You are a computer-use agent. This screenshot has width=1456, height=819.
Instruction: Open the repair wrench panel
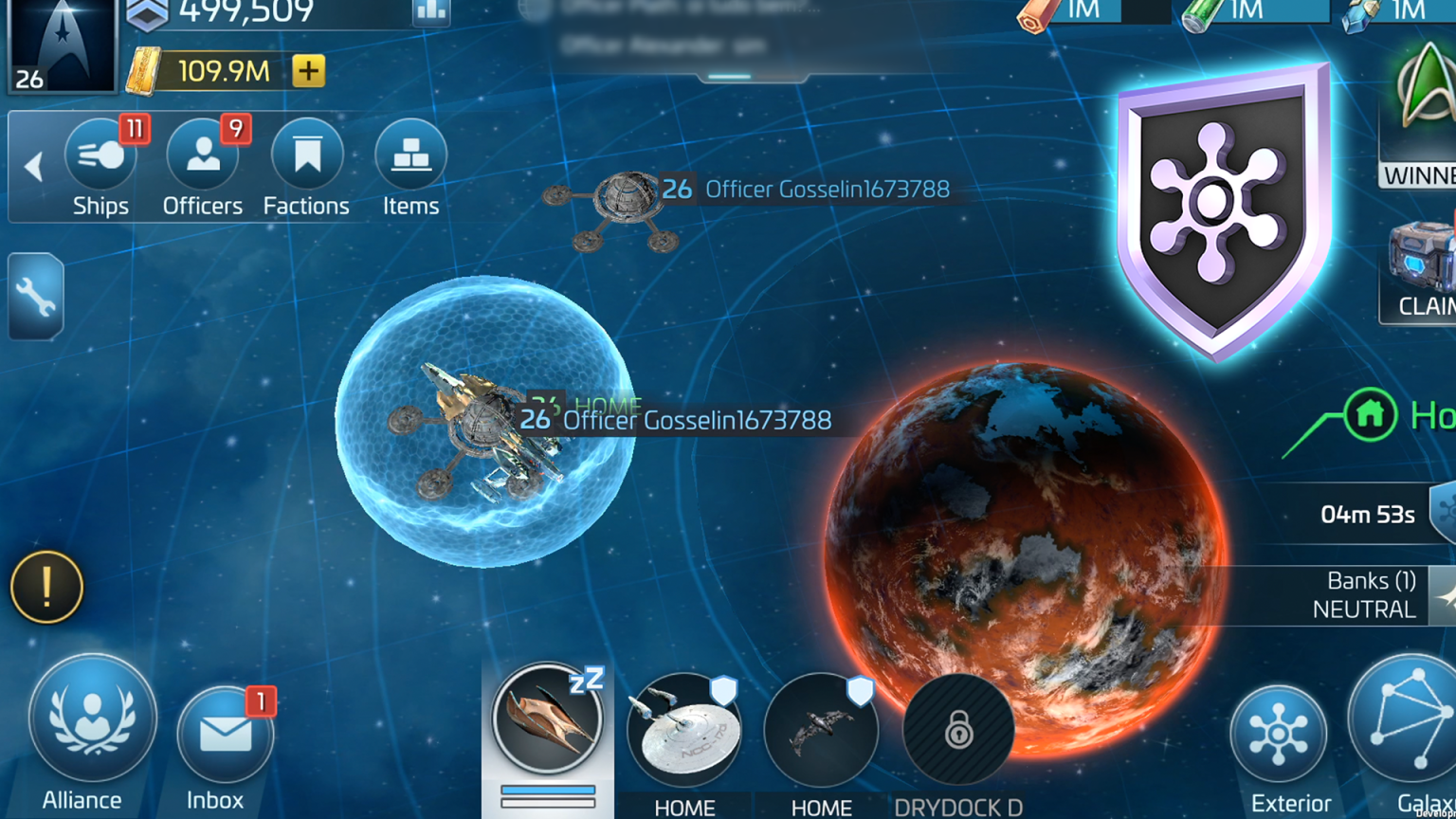point(35,296)
